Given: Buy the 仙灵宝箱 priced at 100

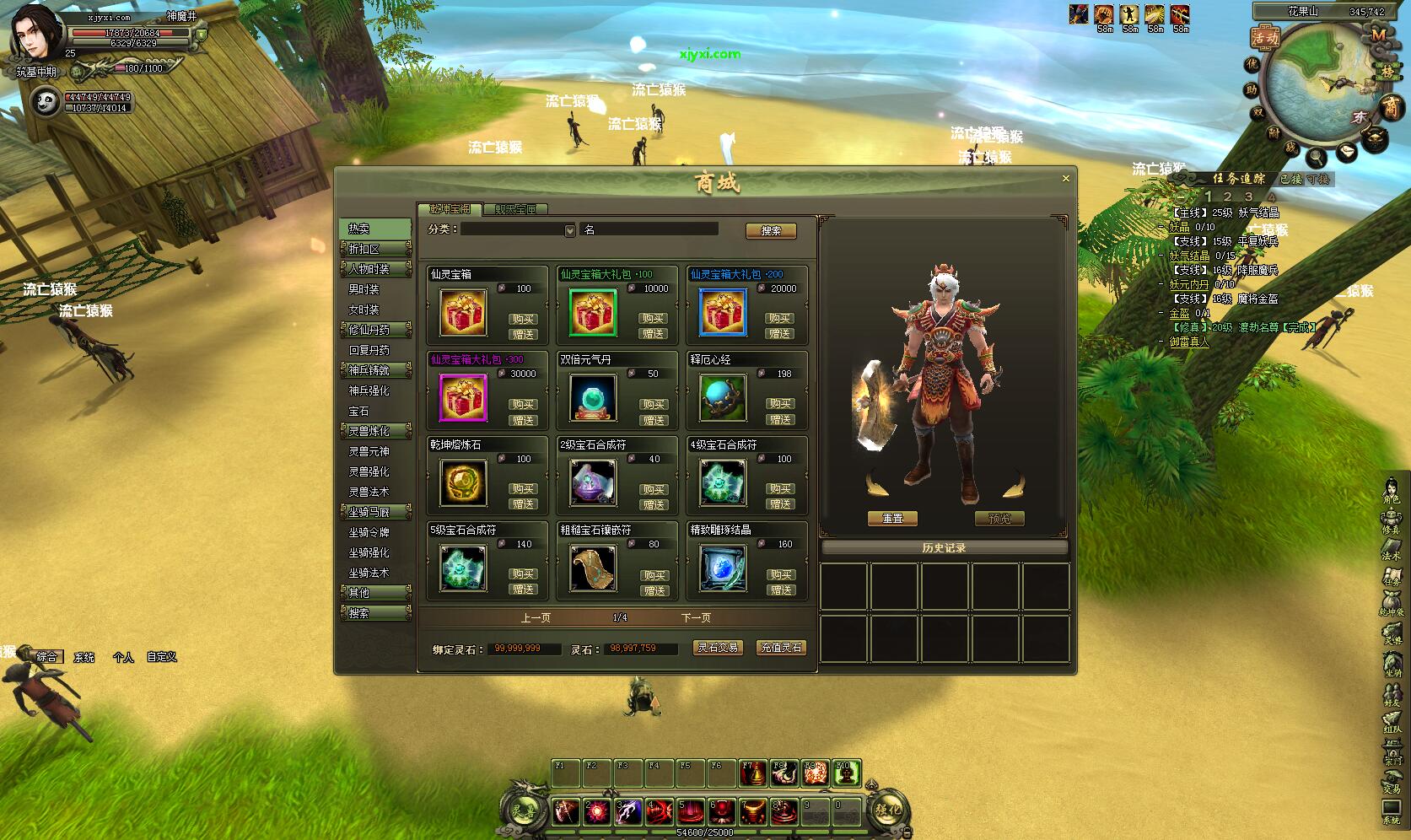Looking at the screenshot, I should [x=523, y=319].
